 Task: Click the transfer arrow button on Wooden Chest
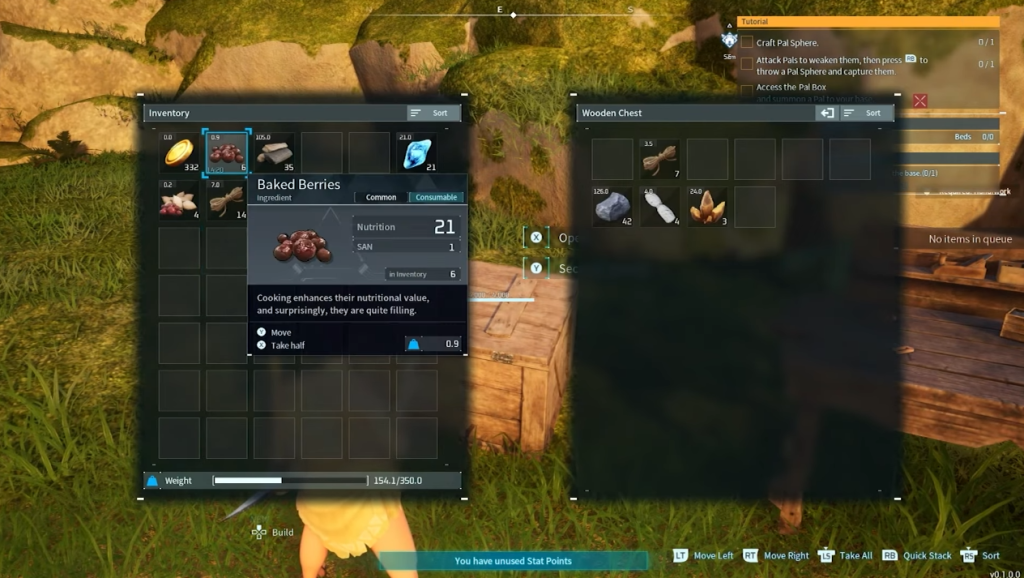pos(827,113)
